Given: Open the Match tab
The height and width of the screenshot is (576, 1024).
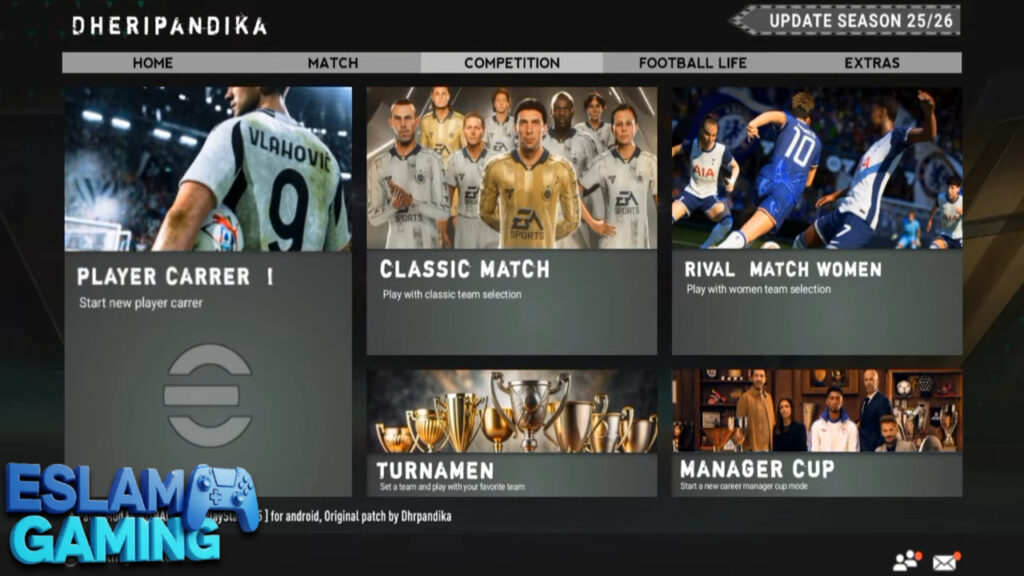Looking at the screenshot, I should click(333, 63).
